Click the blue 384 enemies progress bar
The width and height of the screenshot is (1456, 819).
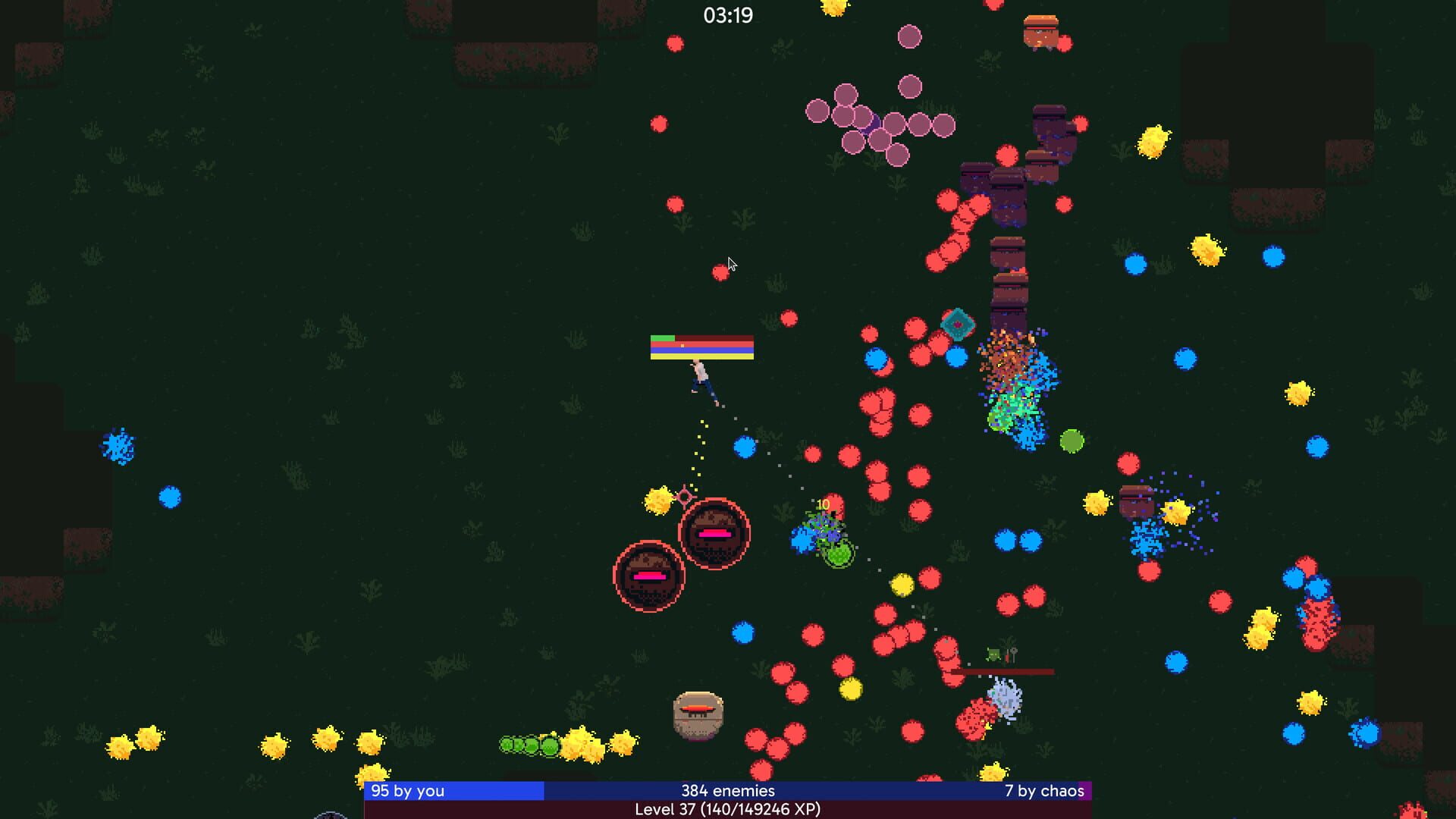point(728,790)
